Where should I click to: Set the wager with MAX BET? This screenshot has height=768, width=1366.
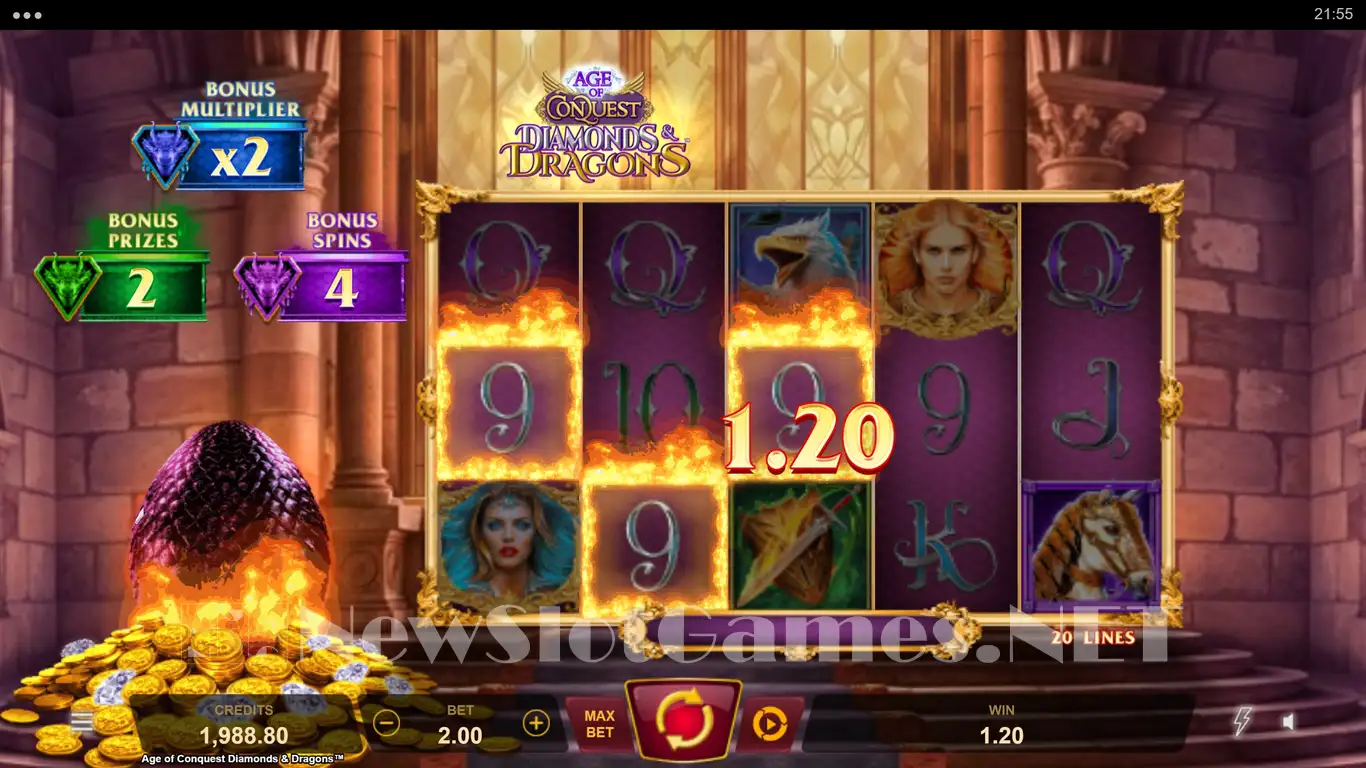coord(599,724)
